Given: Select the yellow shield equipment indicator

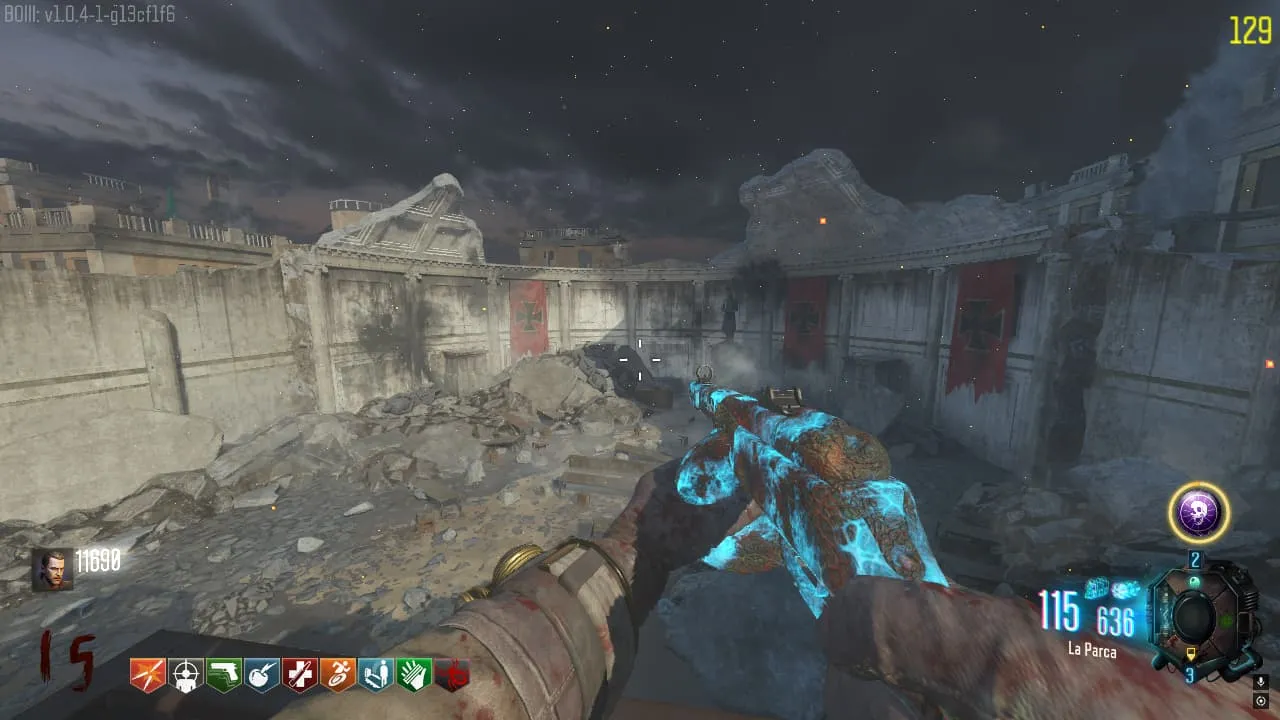Looking at the screenshot, I should tap(1192, 654).
